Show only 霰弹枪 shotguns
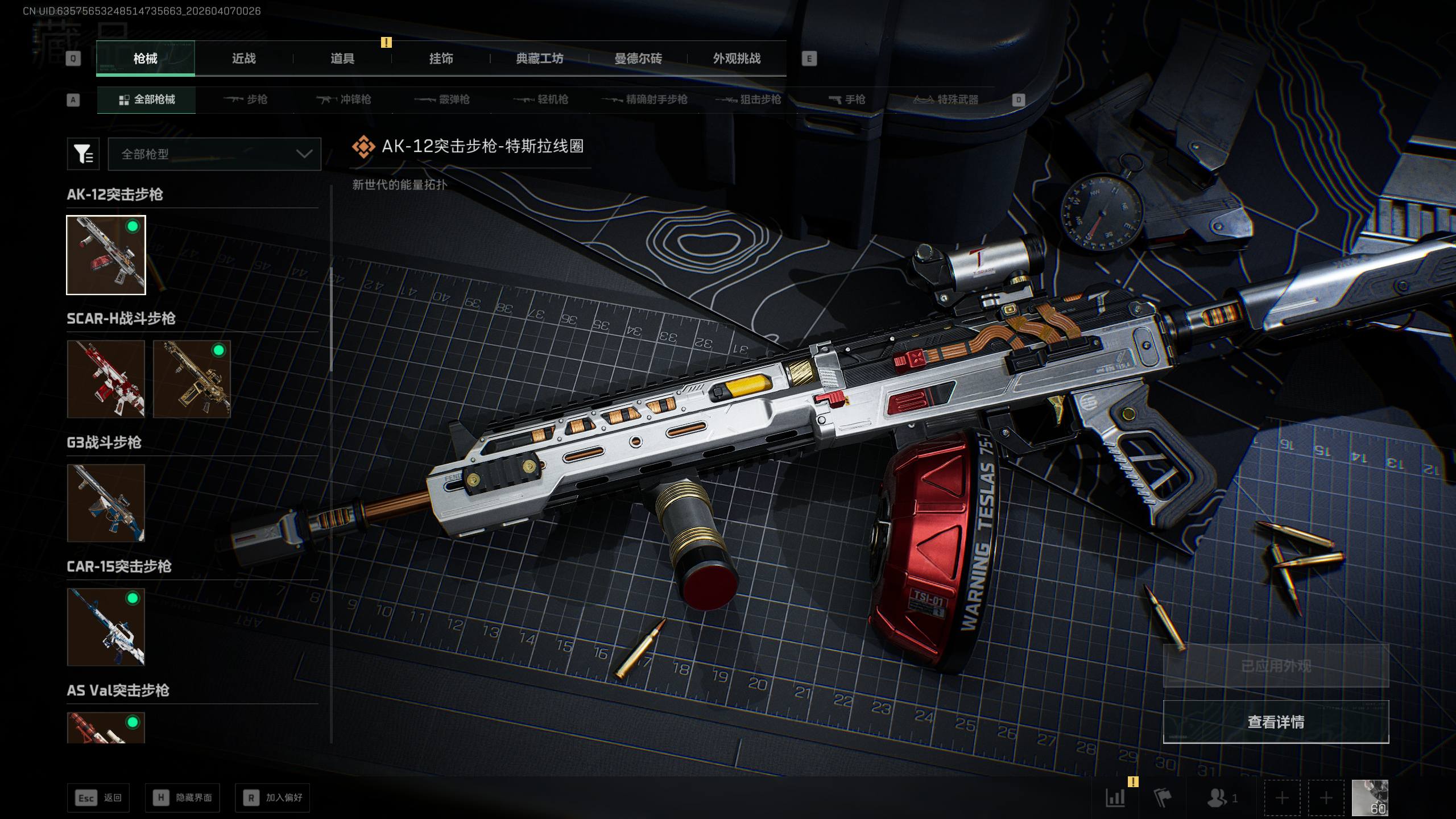Image resolution: width=1456 pixels, height=819 pixels. coord(442,100)
